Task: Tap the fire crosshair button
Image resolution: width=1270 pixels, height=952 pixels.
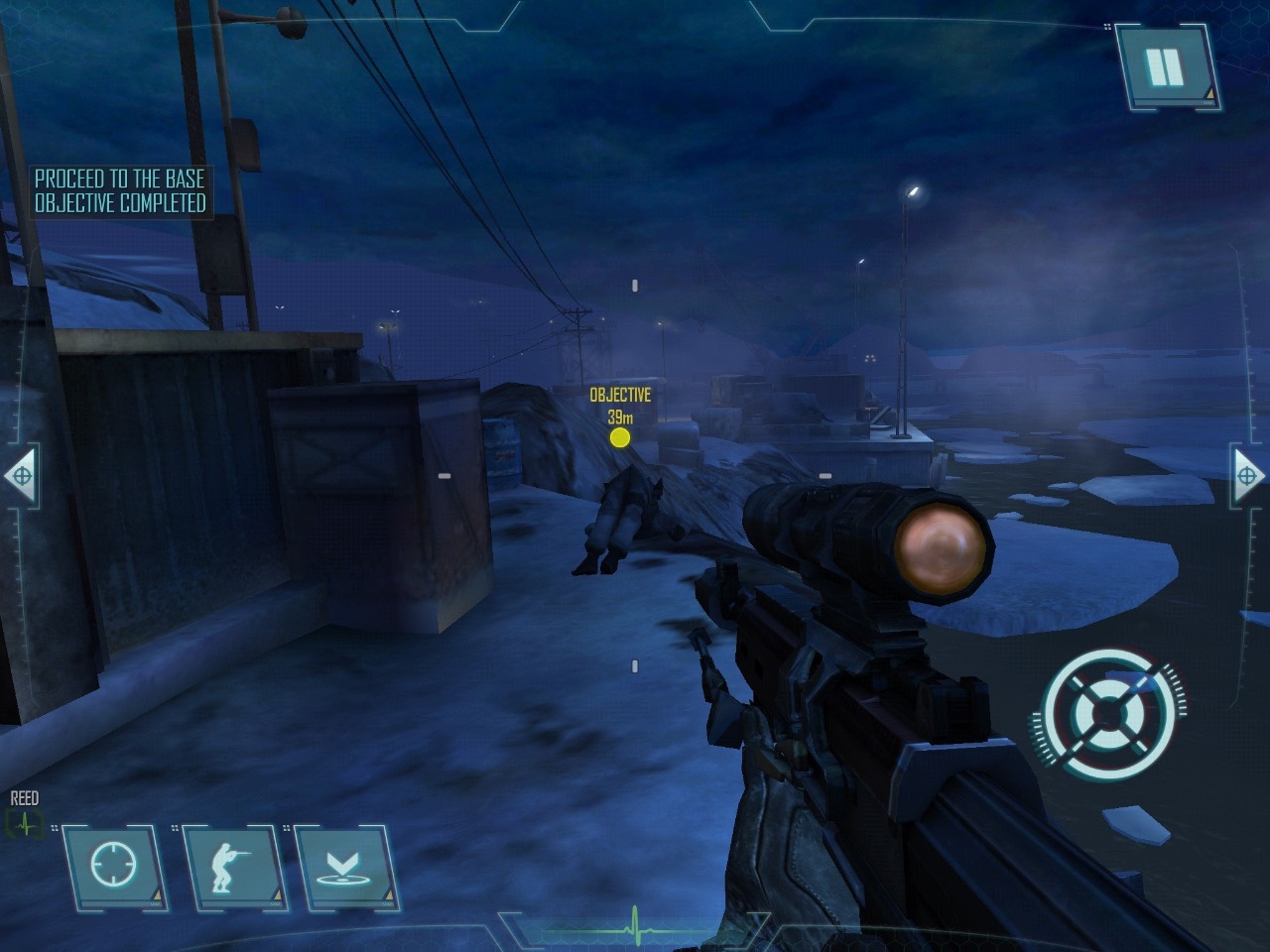Action: click(x=1108, y=712)
